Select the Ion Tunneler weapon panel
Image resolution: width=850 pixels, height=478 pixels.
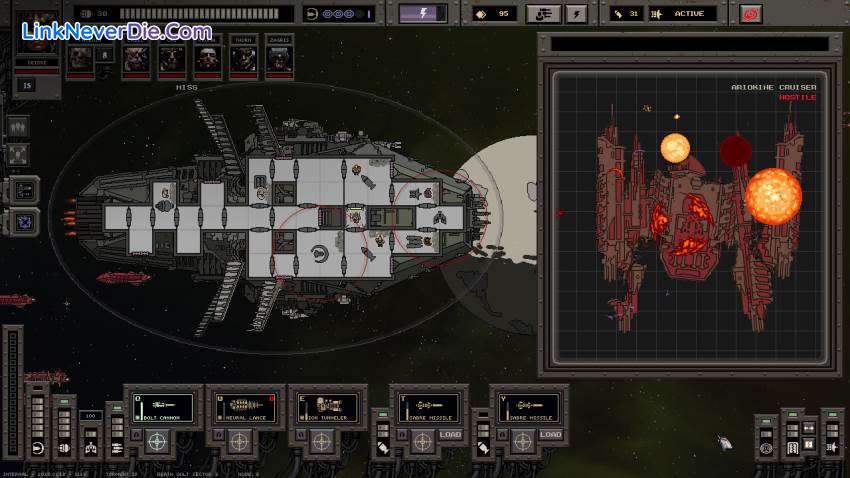(x=329, y=407)
